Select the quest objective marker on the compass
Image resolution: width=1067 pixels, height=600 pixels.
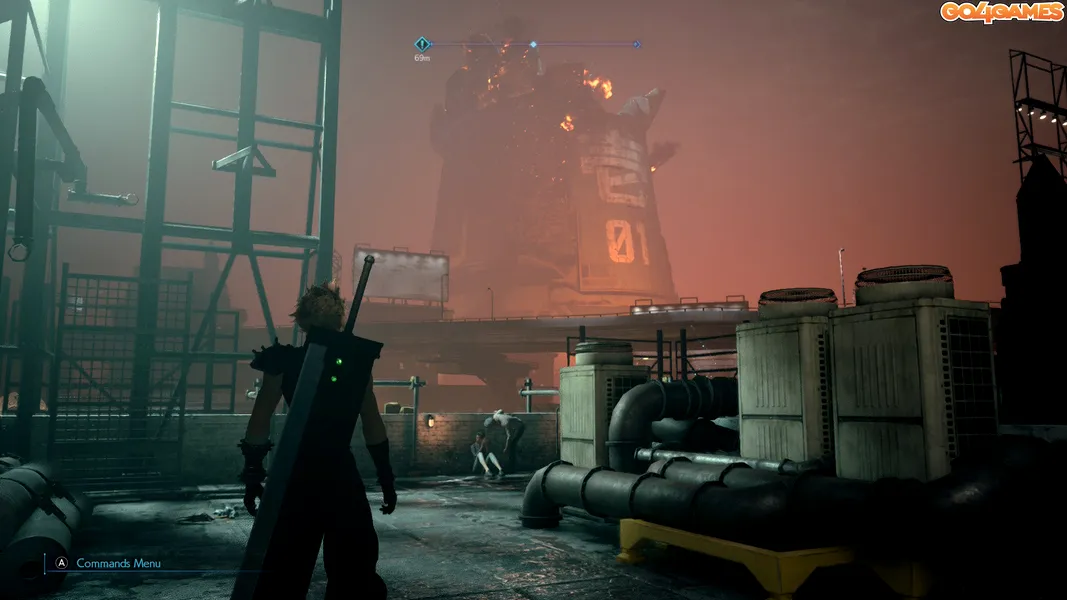click(x=422, y=44)
